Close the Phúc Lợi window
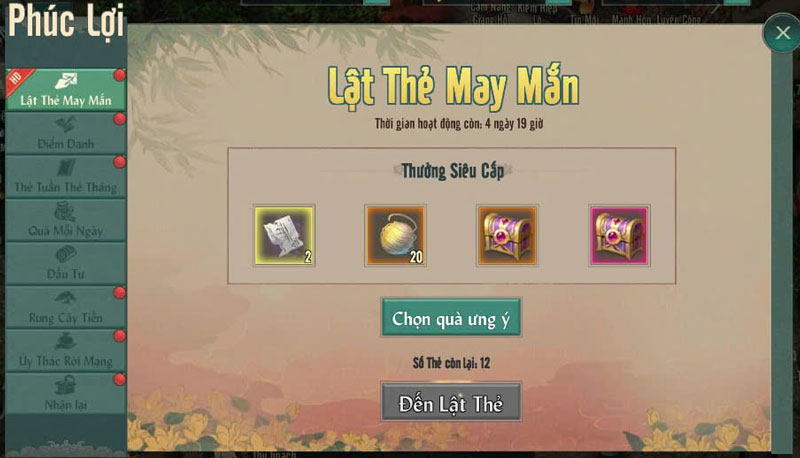The width and height of the screenshot is (800, 458). click(780, 34)
